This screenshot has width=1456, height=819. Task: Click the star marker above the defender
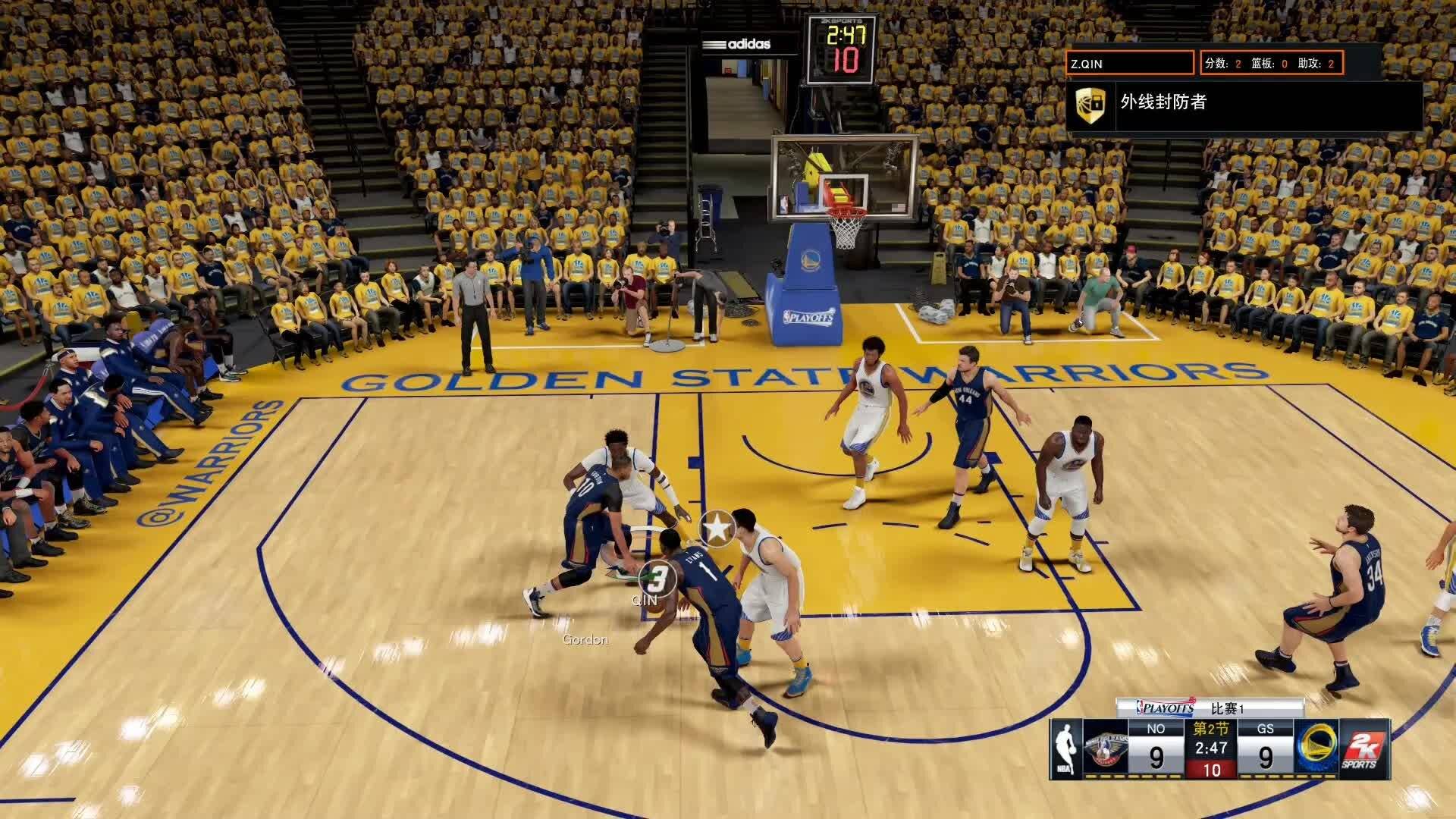click(717, 527)
